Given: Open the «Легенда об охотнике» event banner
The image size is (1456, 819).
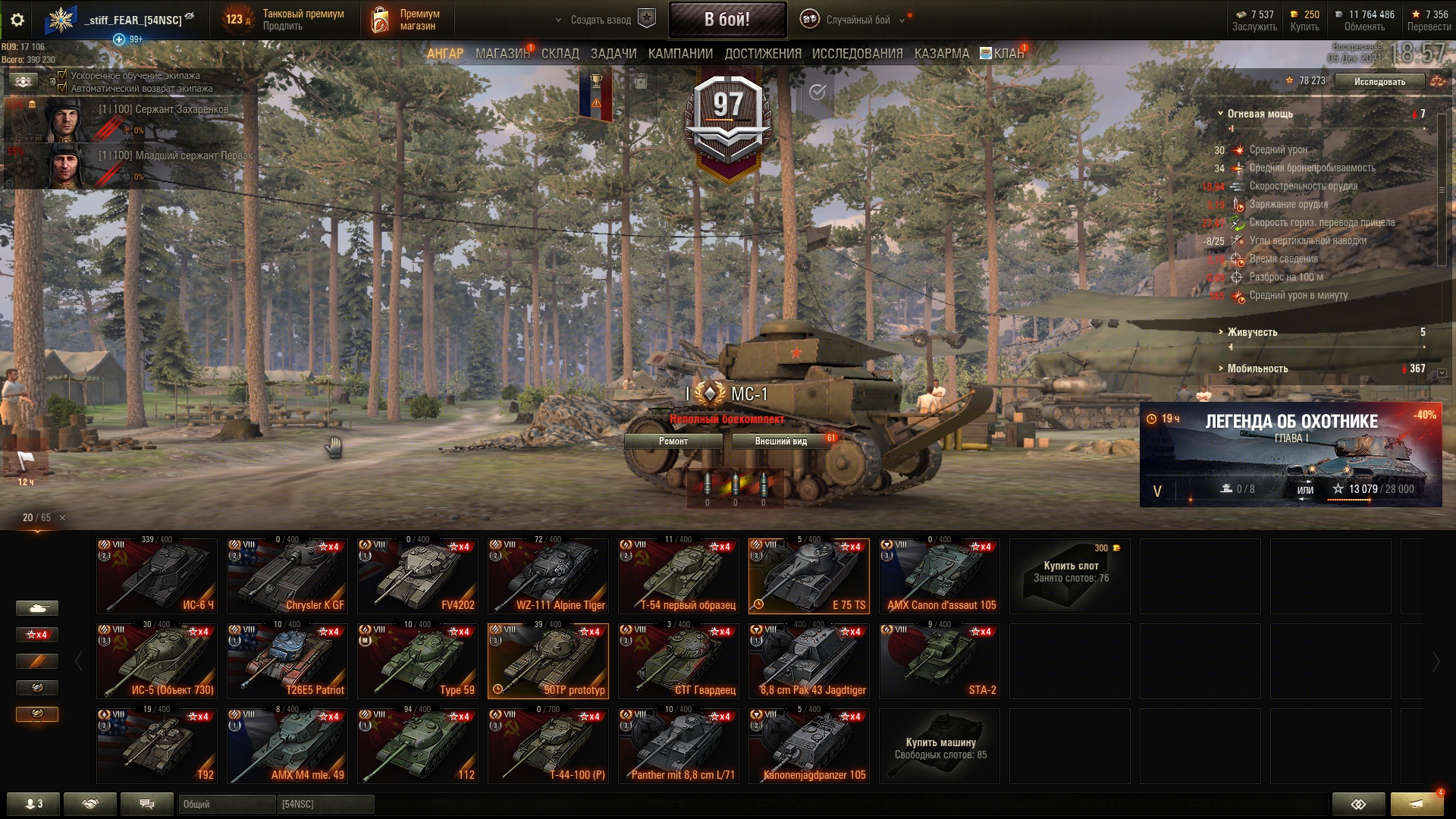Looking at the screenshot, I should coord(1291,455).
